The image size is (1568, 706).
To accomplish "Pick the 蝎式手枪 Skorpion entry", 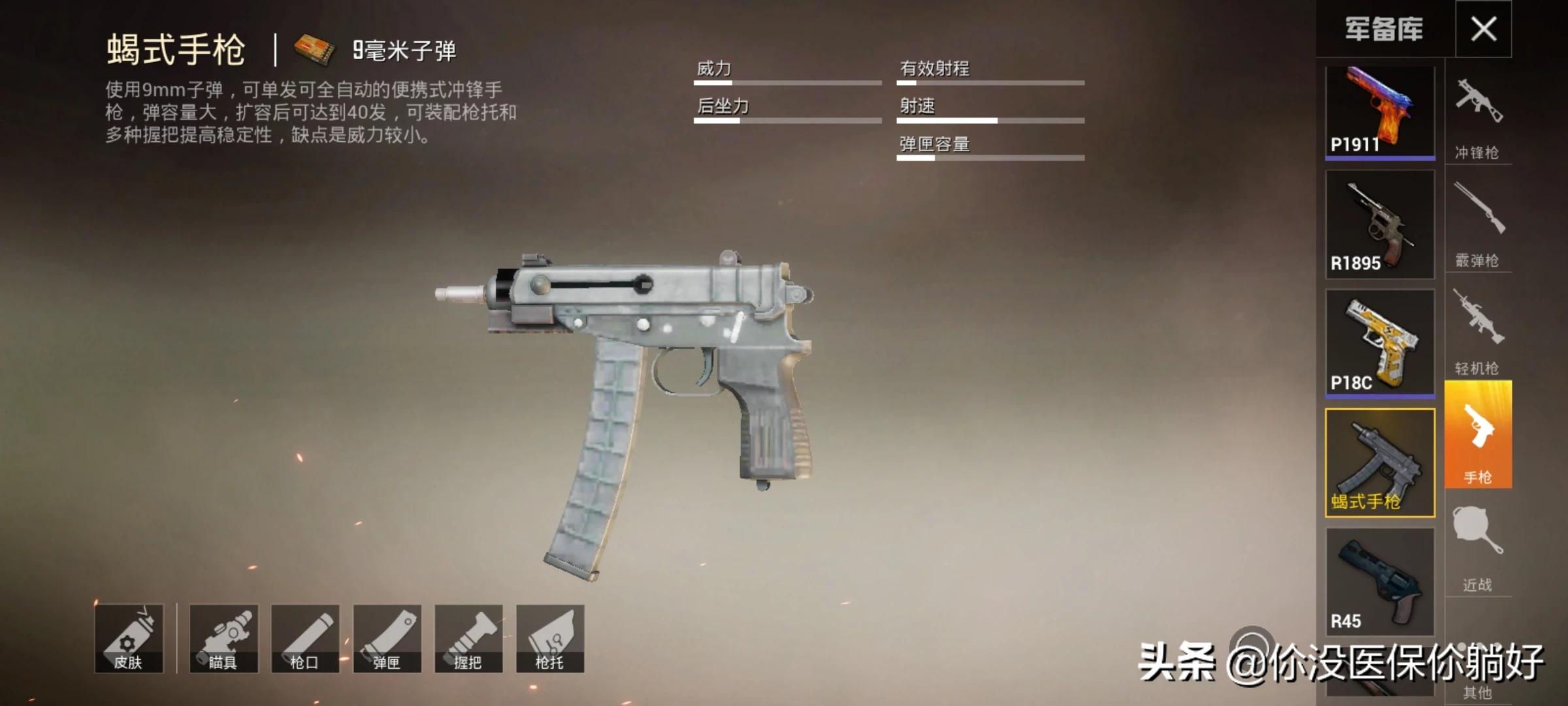I will click(x=1380, y=463).
